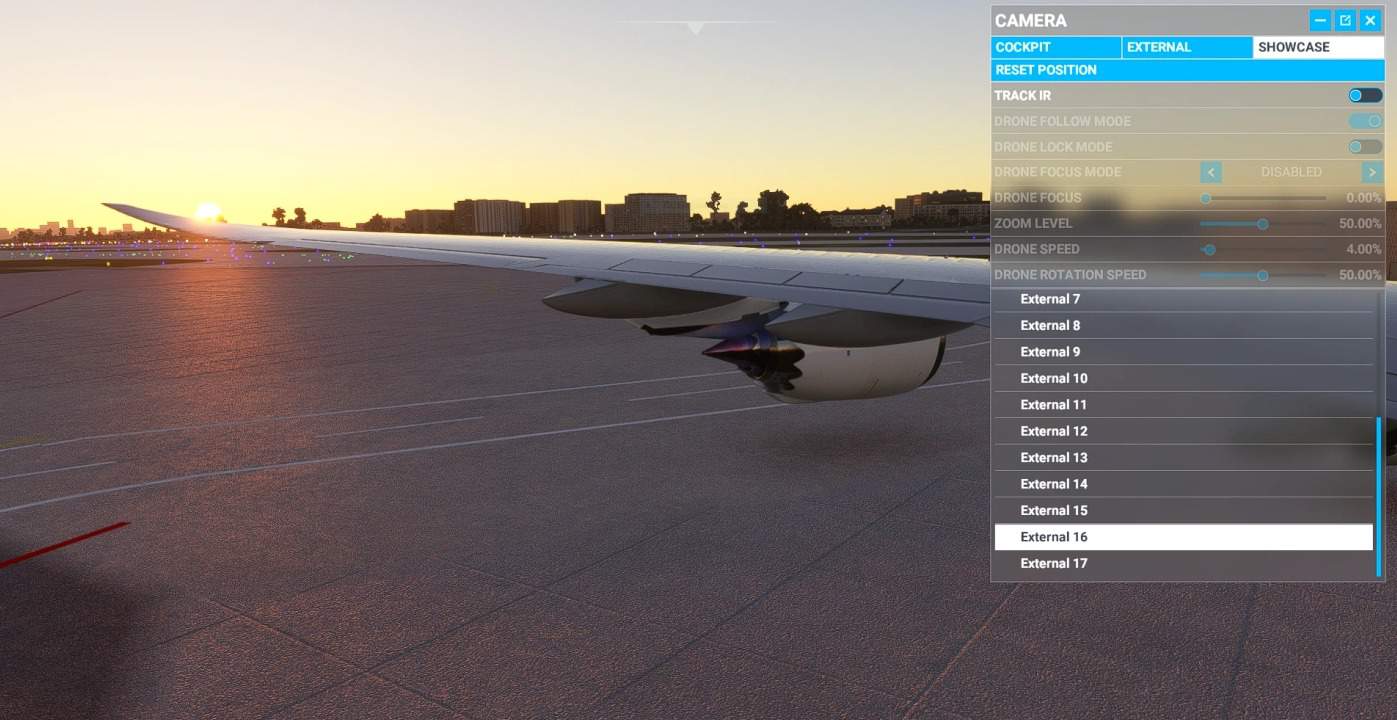Choose the External 7 camera view
The height and width of the screenshot is (720, 1397).
tap(1183, 299)
